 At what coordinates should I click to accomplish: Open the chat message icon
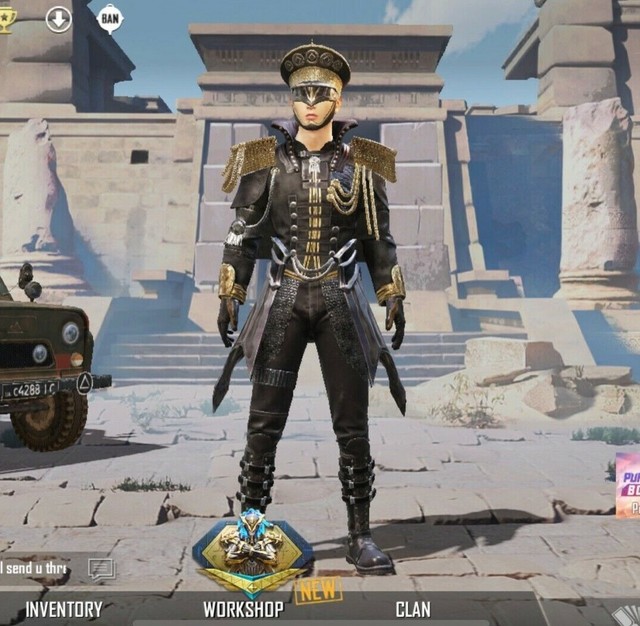[x=101, y=569]
